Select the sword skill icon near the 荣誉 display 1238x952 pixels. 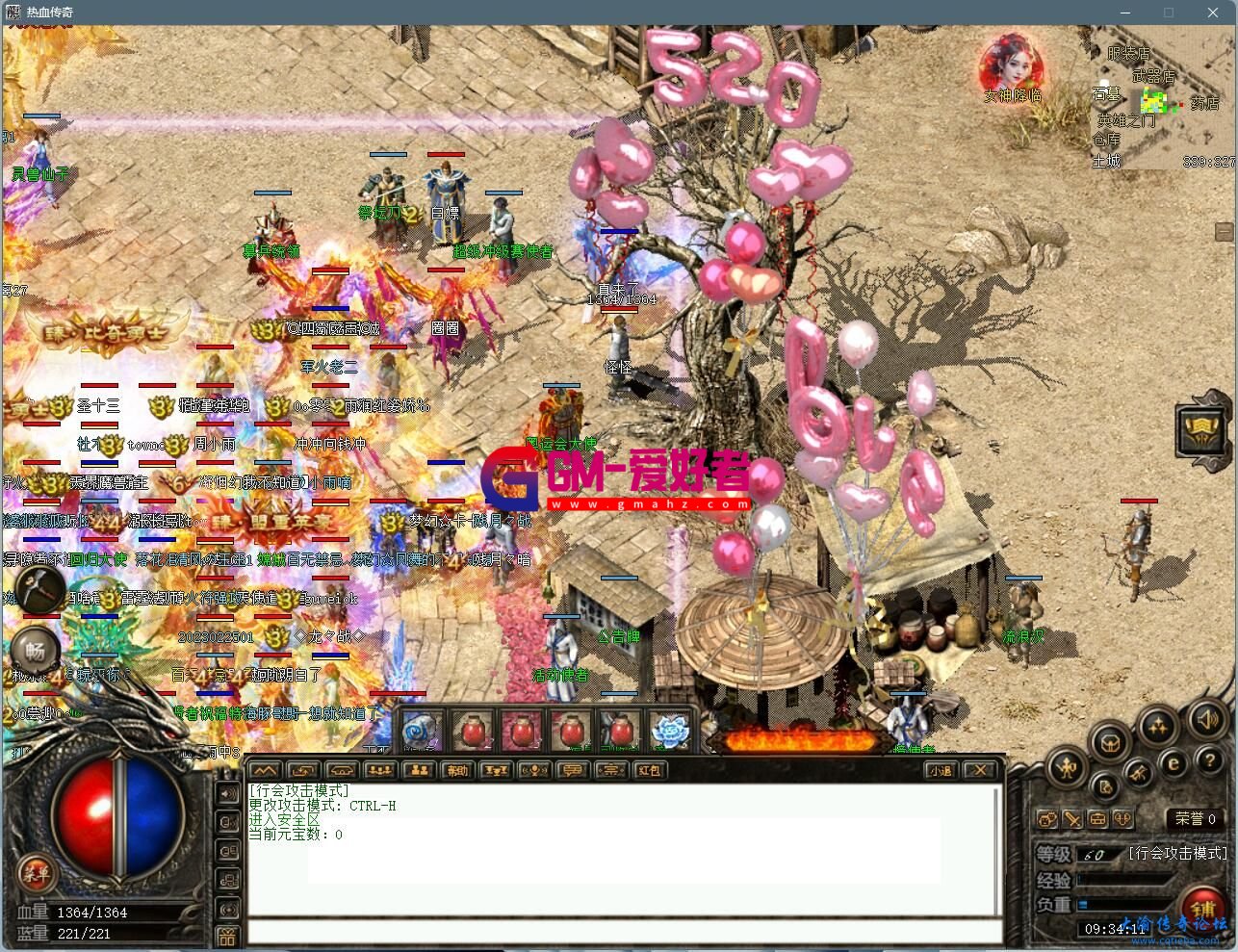pos(1072,819)
